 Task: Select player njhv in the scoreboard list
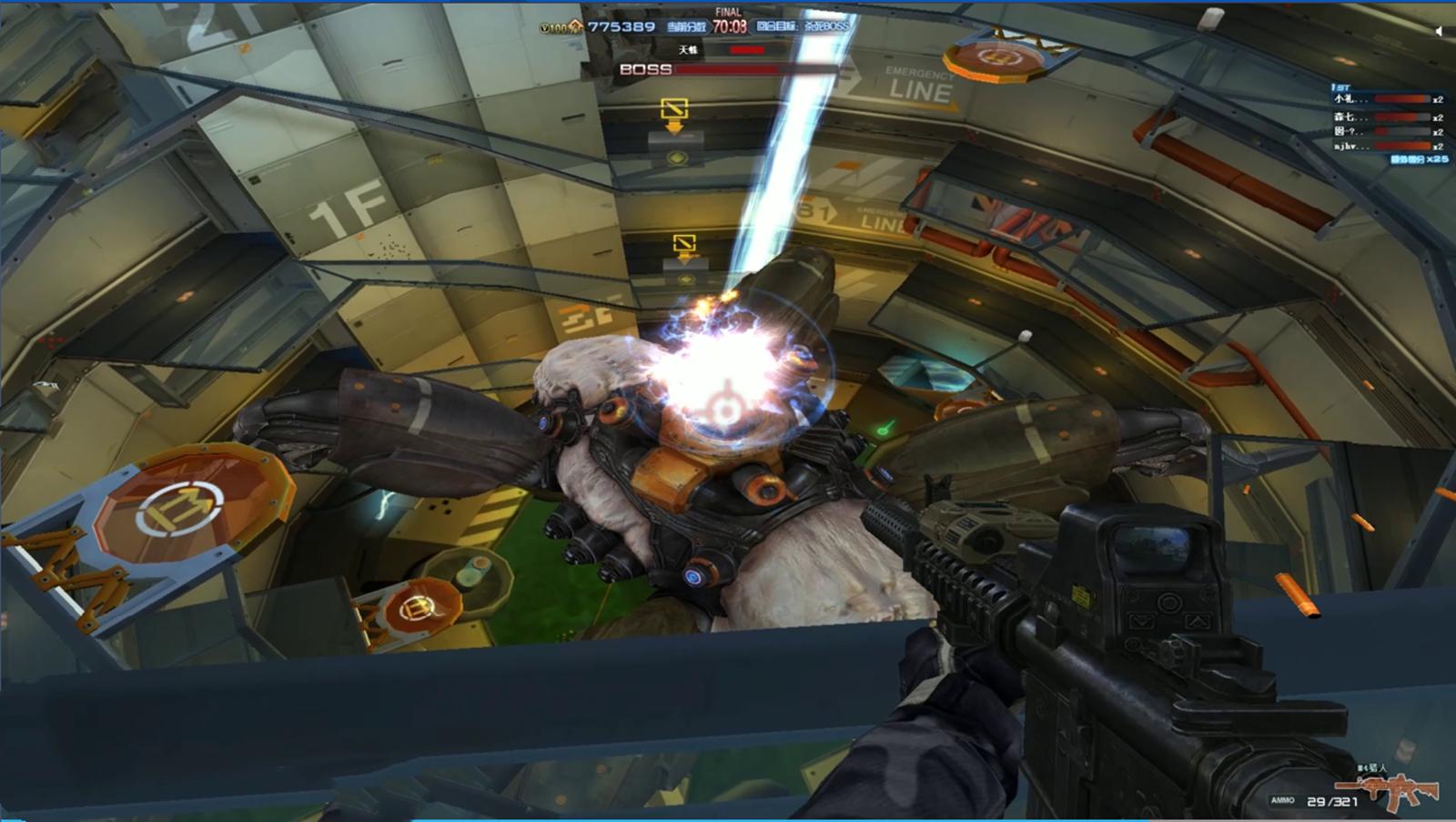1350,146
